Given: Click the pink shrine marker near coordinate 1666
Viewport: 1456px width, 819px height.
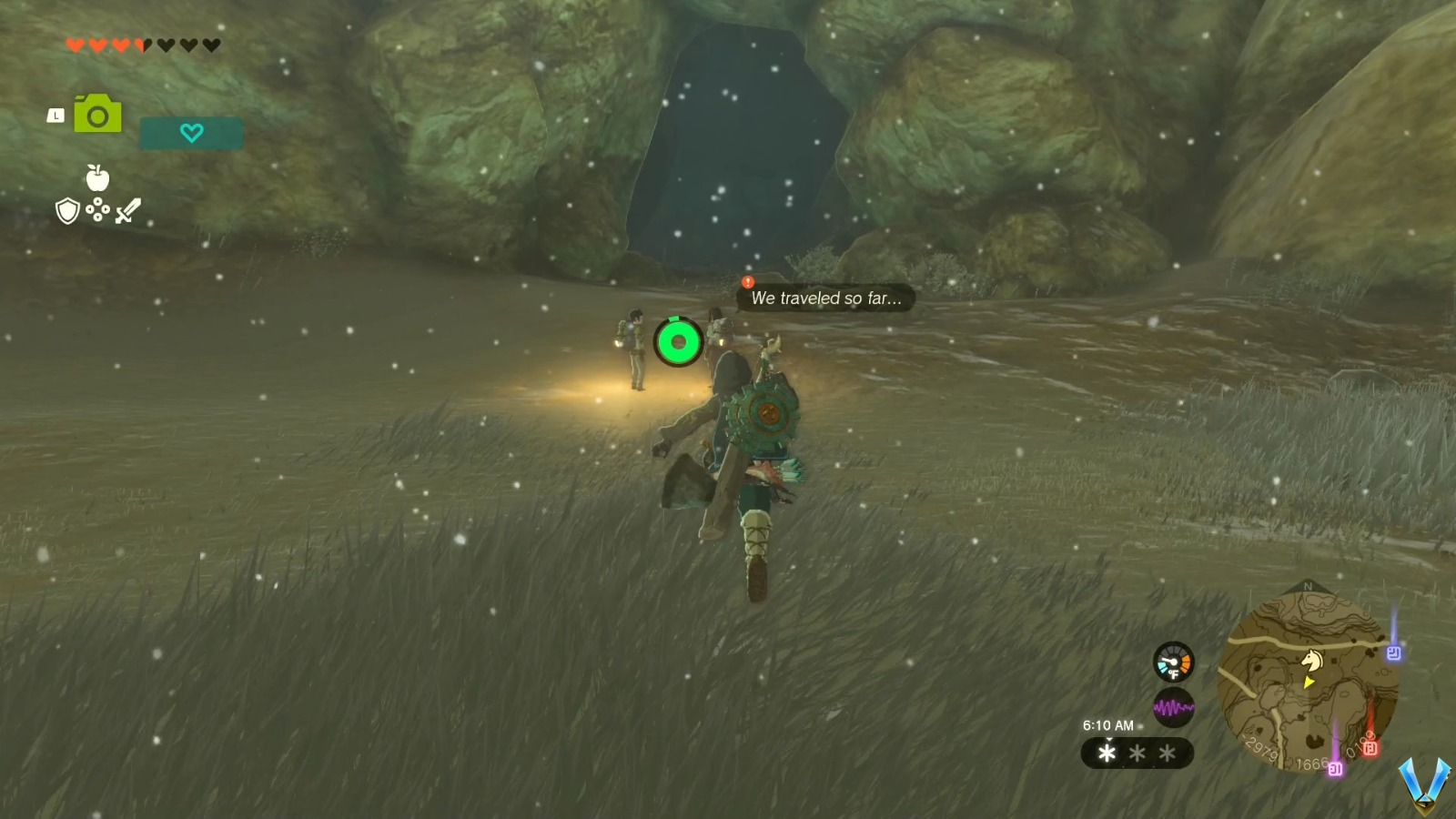Looking at the screenshot, I should pos(1335,769).
